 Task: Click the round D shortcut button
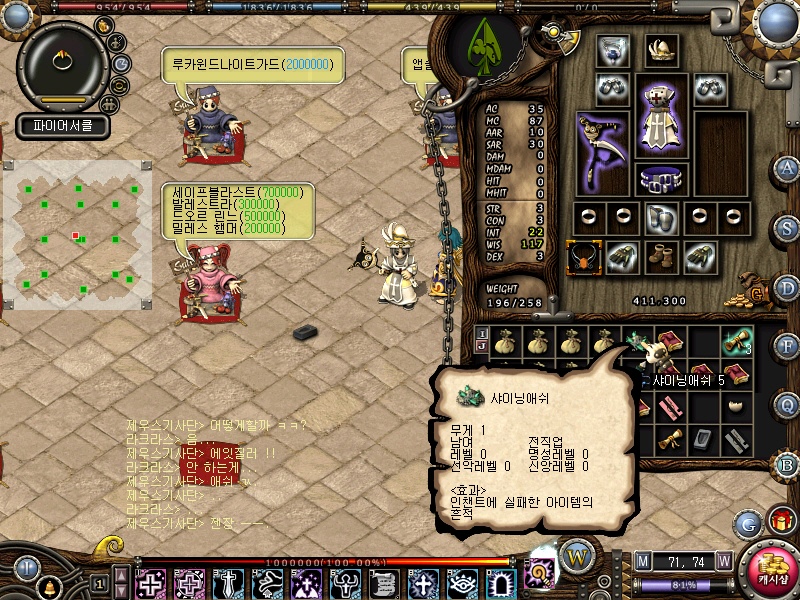coord(787,287)
